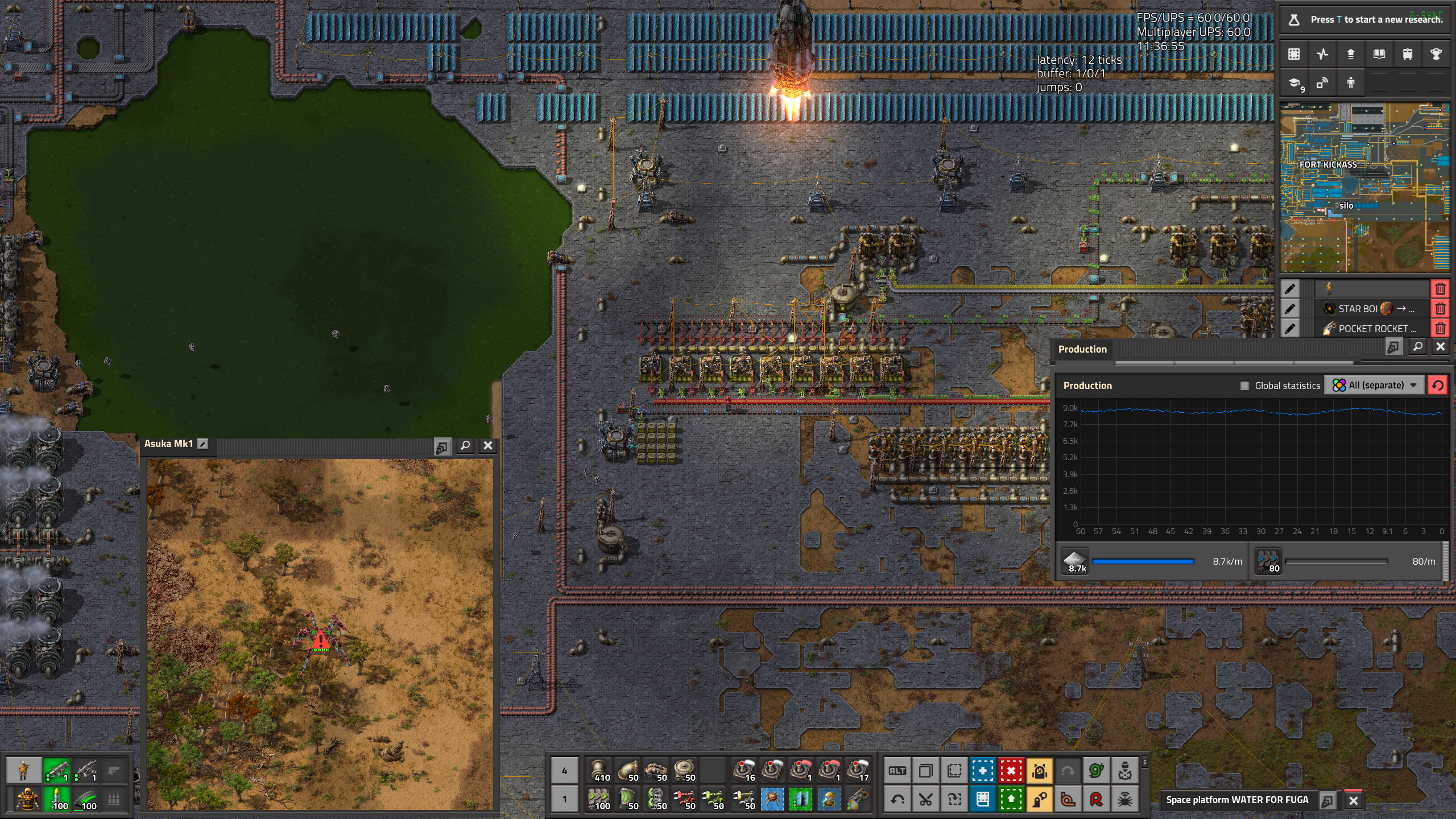Close the Asuka Mk1 camera window
Viewport: 1456px width, 819px height.
[487, 446]
